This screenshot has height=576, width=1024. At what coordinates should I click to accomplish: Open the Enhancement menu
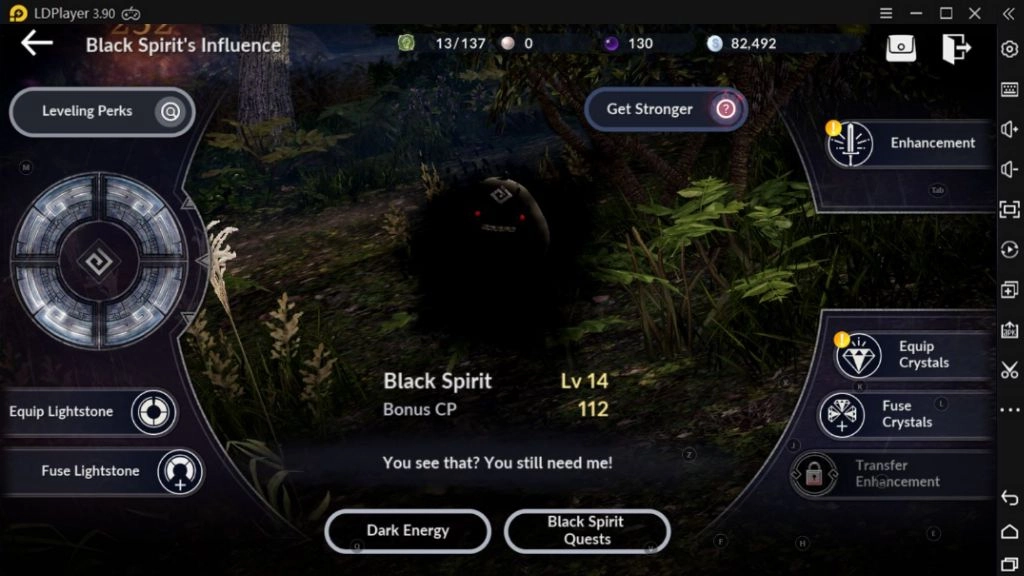[x=907, y=144]
